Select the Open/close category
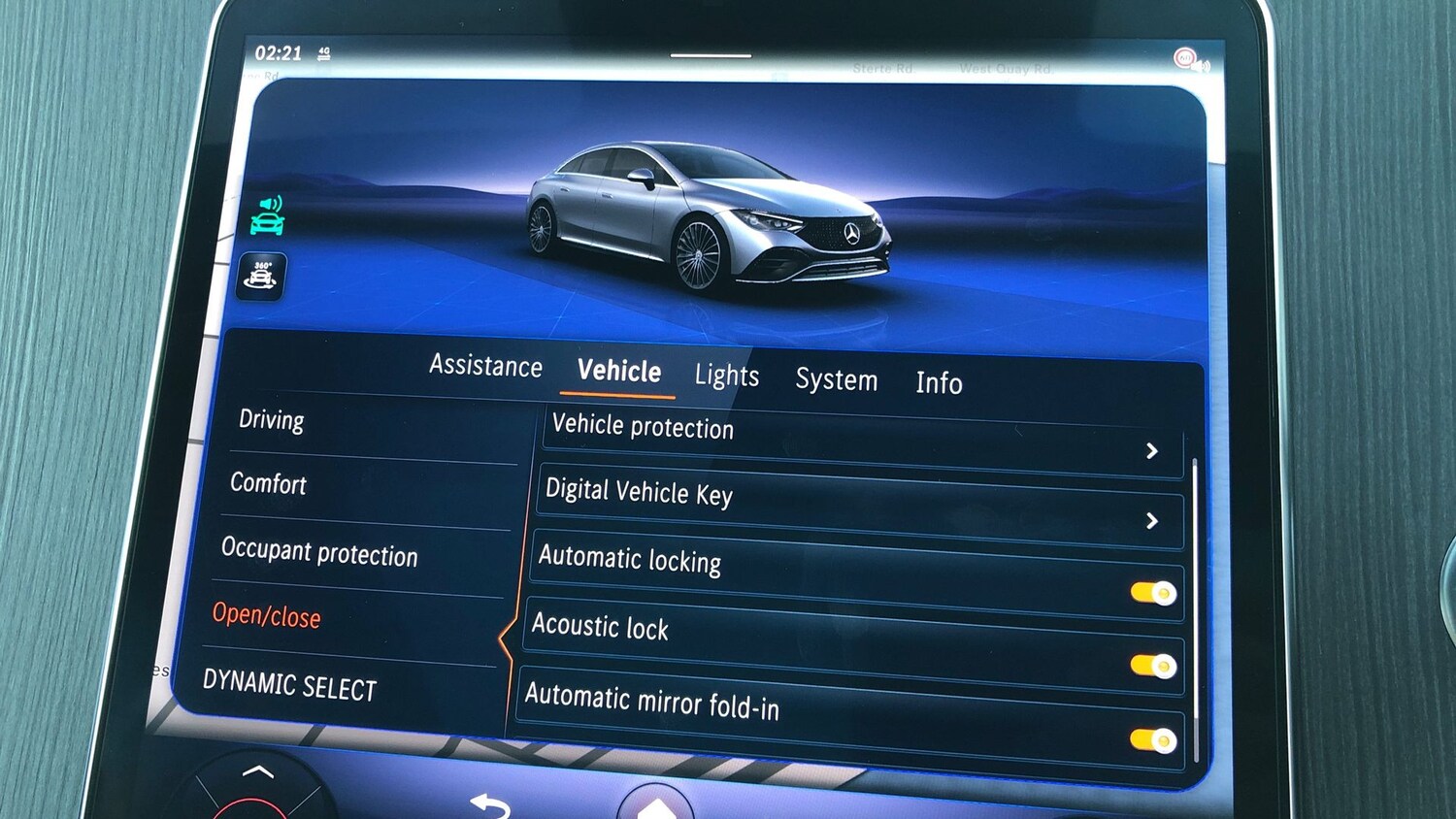 [266, 615]
